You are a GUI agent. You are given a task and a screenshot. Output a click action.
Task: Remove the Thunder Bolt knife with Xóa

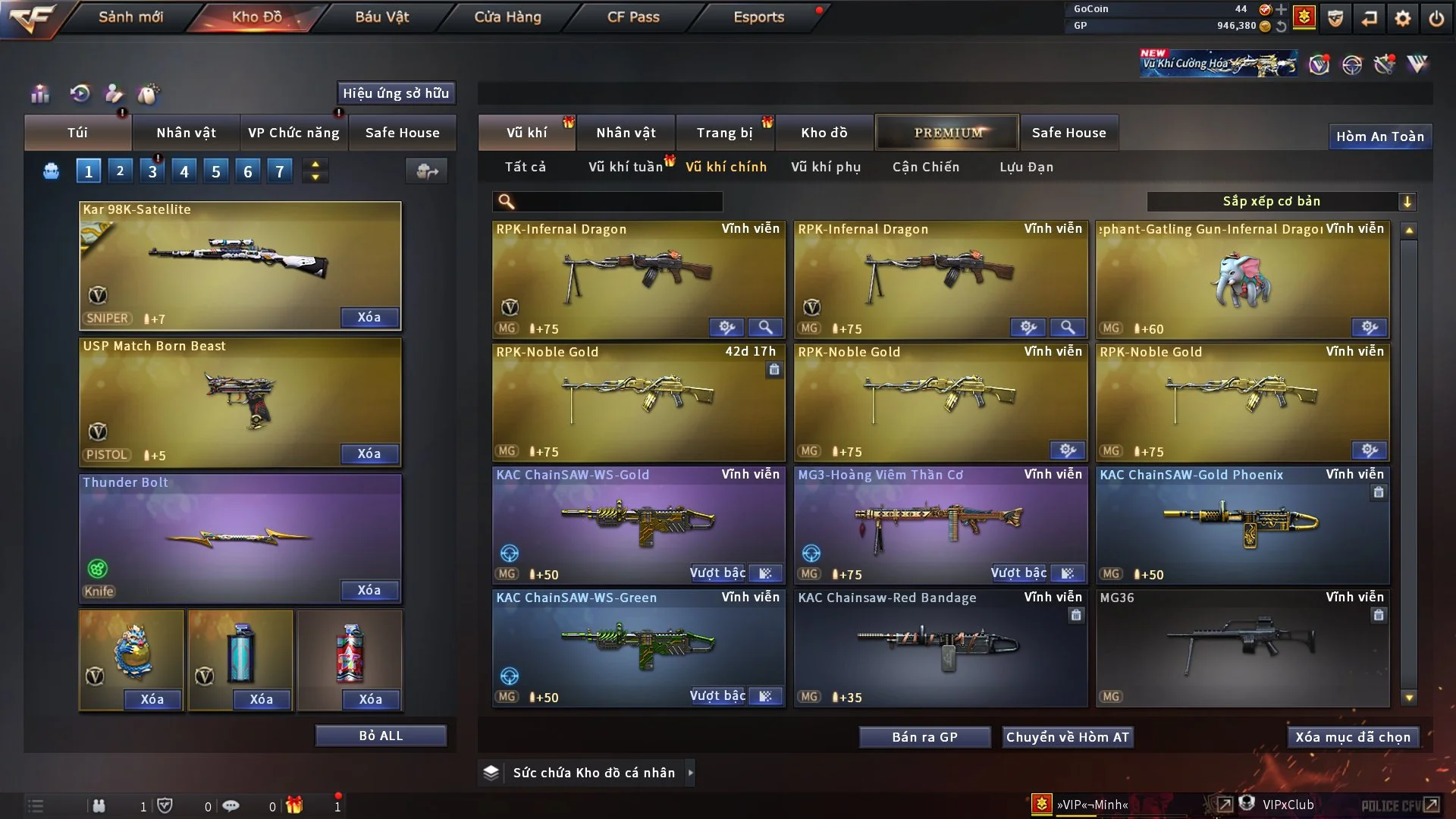[369, 590]
